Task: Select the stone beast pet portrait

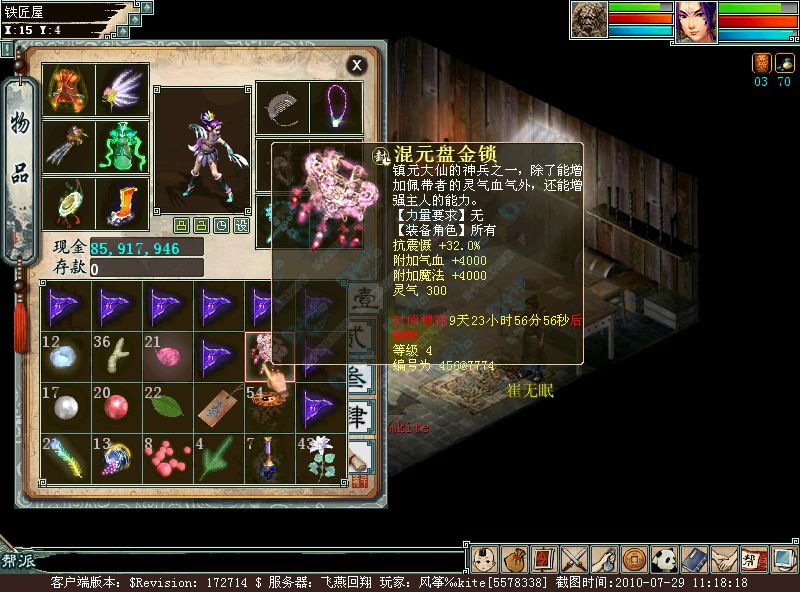Action: tap(589, 21)
